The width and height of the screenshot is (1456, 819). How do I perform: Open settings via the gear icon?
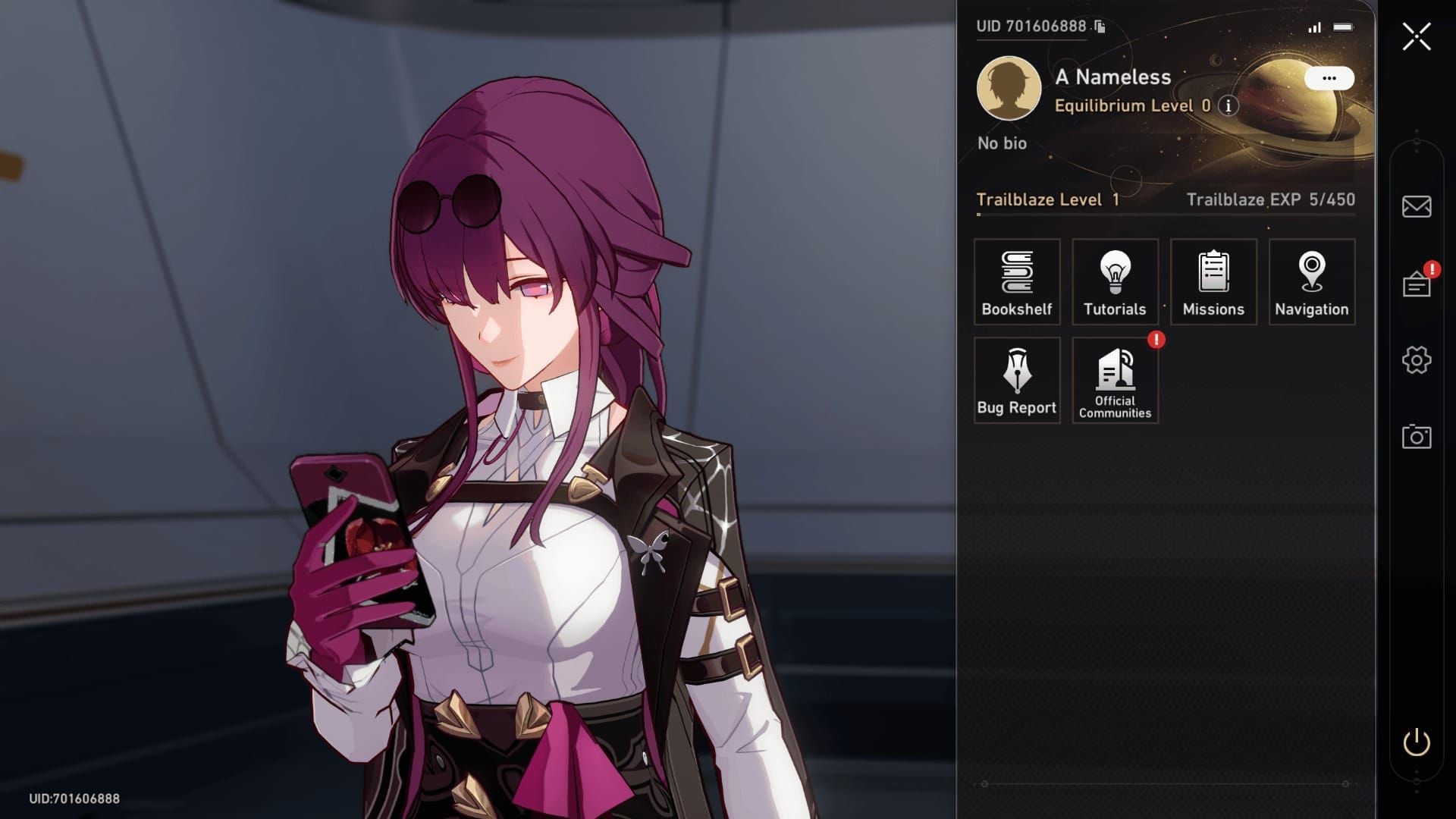(1416, 360)
